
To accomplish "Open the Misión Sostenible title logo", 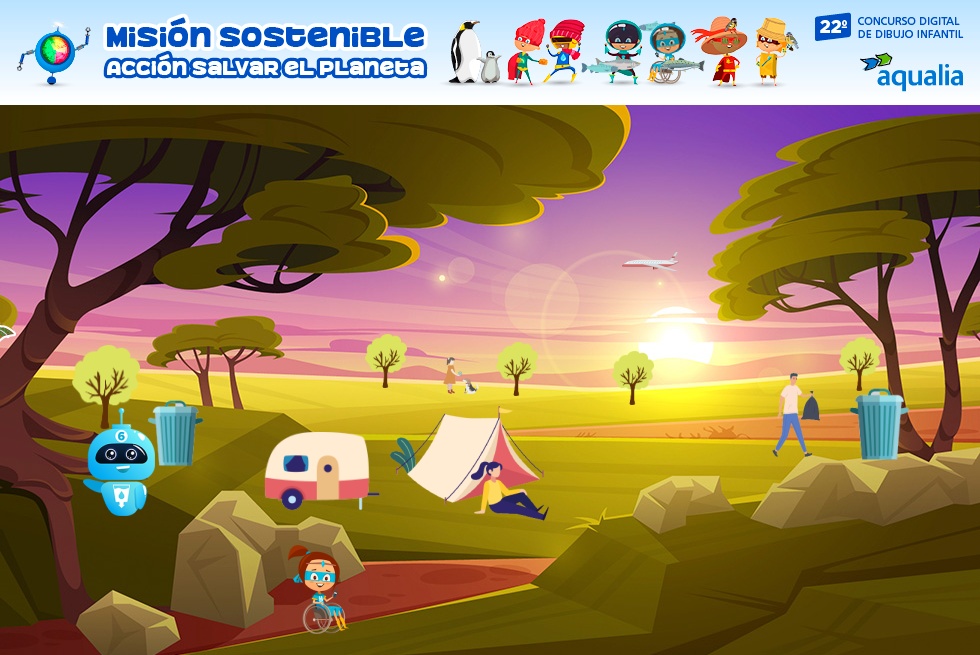I will pyautogui.click(x=265, y=52).
